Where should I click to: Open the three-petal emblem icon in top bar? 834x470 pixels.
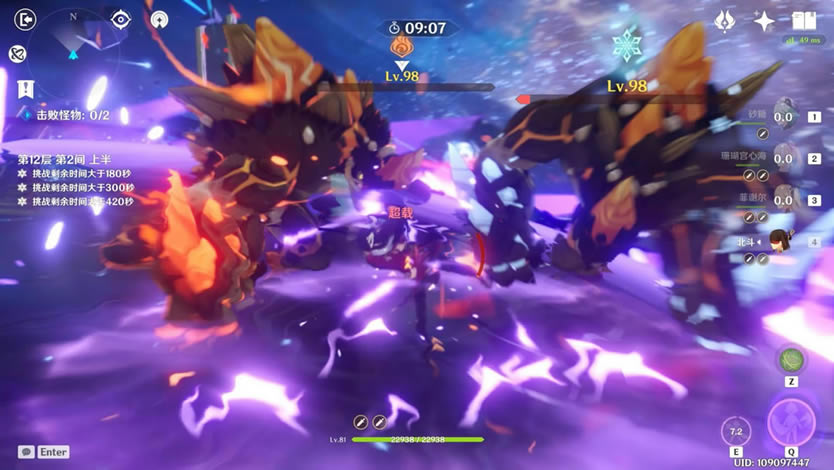pyautogui.click(x=726, y=21)
